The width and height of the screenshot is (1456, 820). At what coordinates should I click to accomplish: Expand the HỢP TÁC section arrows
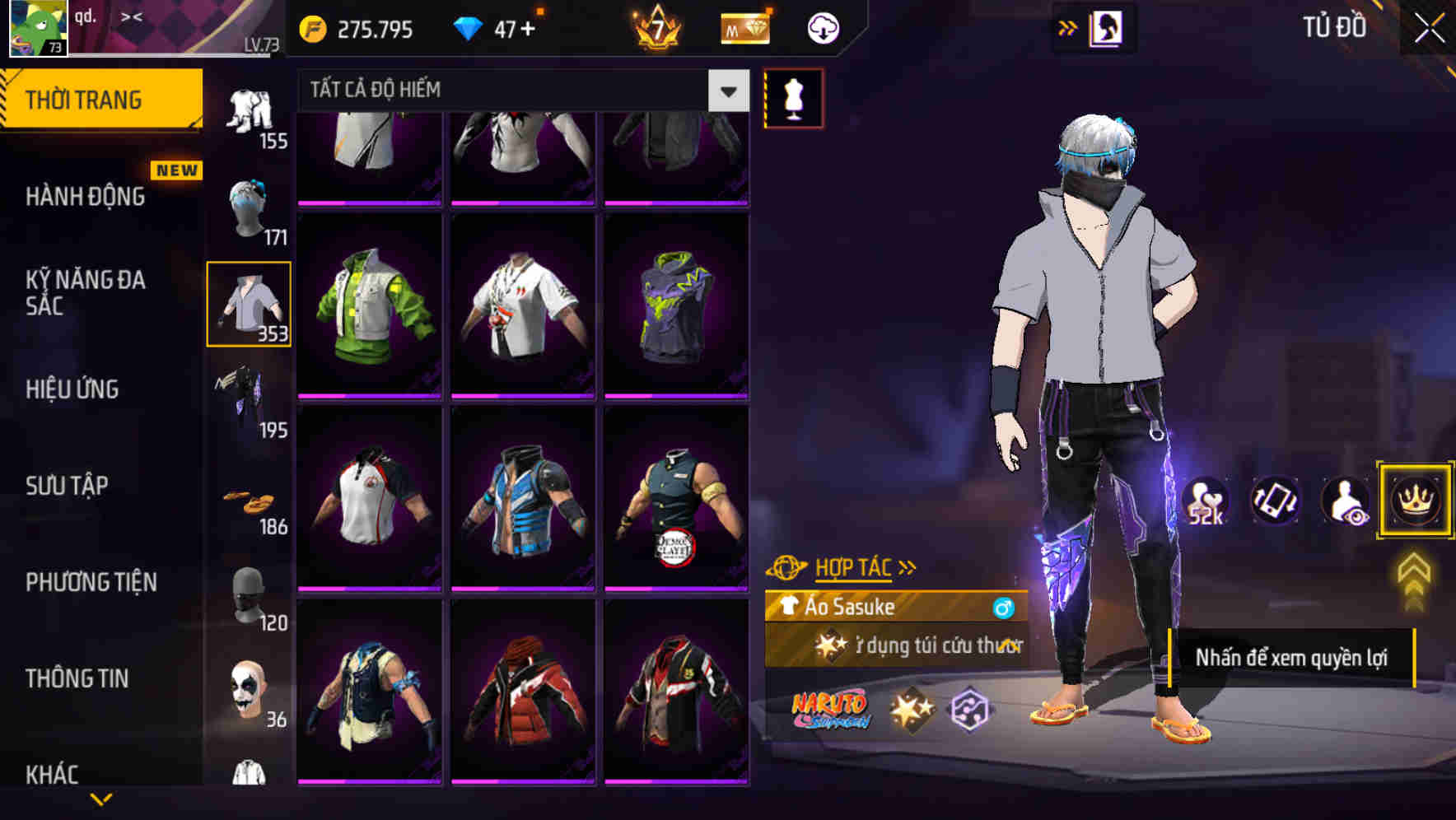(x=908, y=566)
